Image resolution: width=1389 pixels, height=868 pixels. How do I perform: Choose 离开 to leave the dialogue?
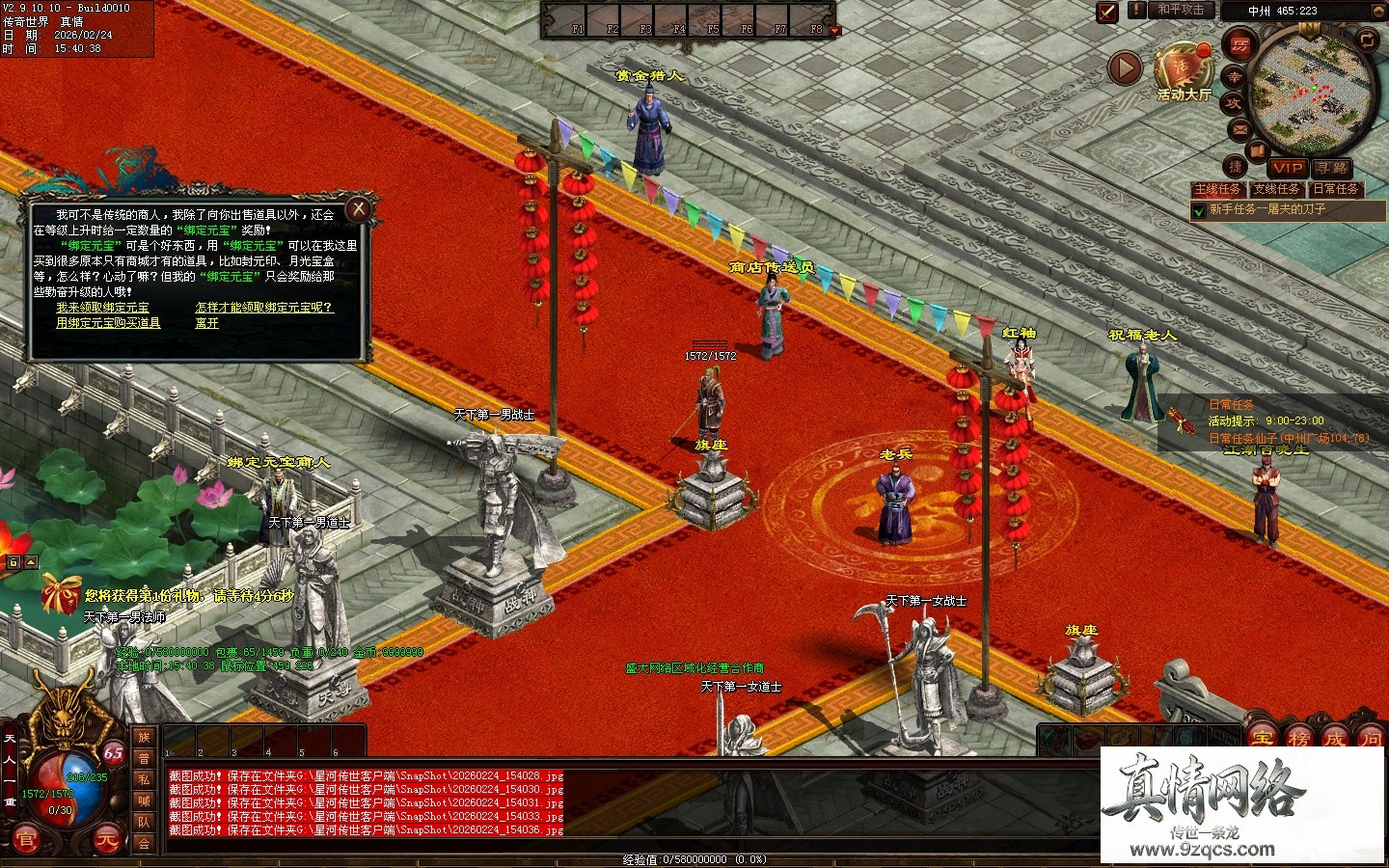tap(206, 323)
